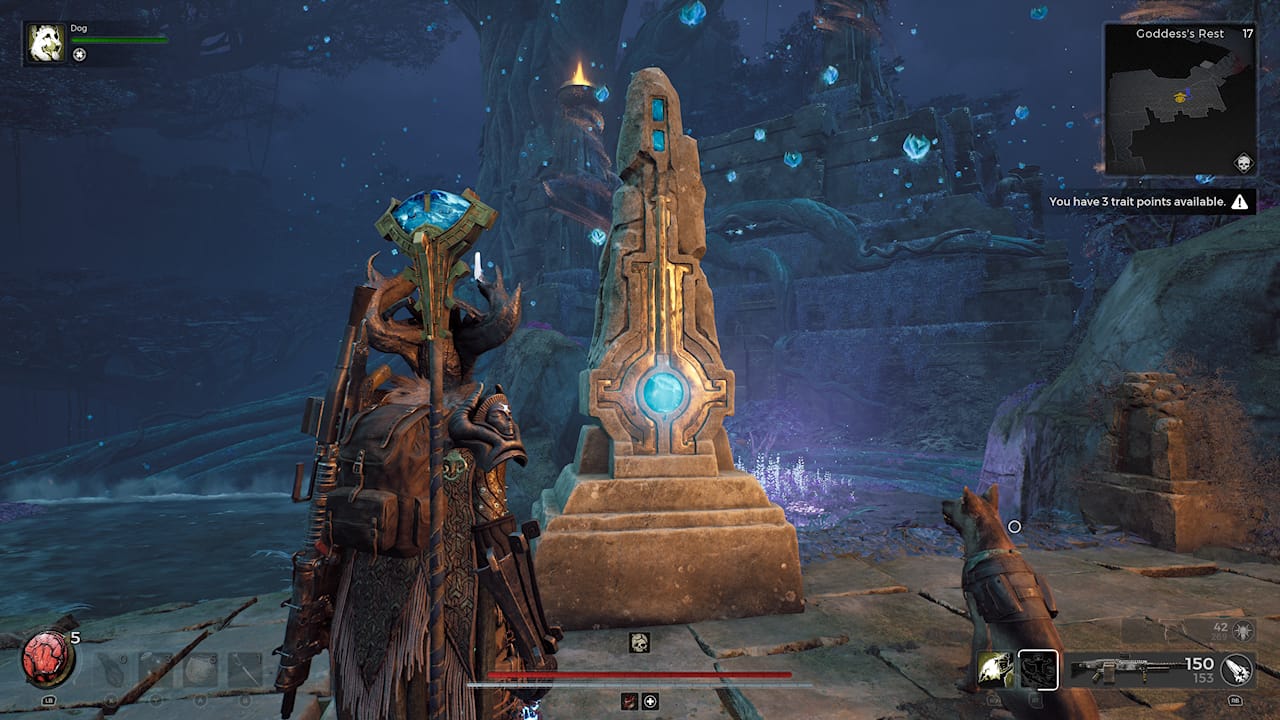Select the highlighted dark archetype skill slot
Viewport: 1280px width, 720px height.
point(1038,670)
